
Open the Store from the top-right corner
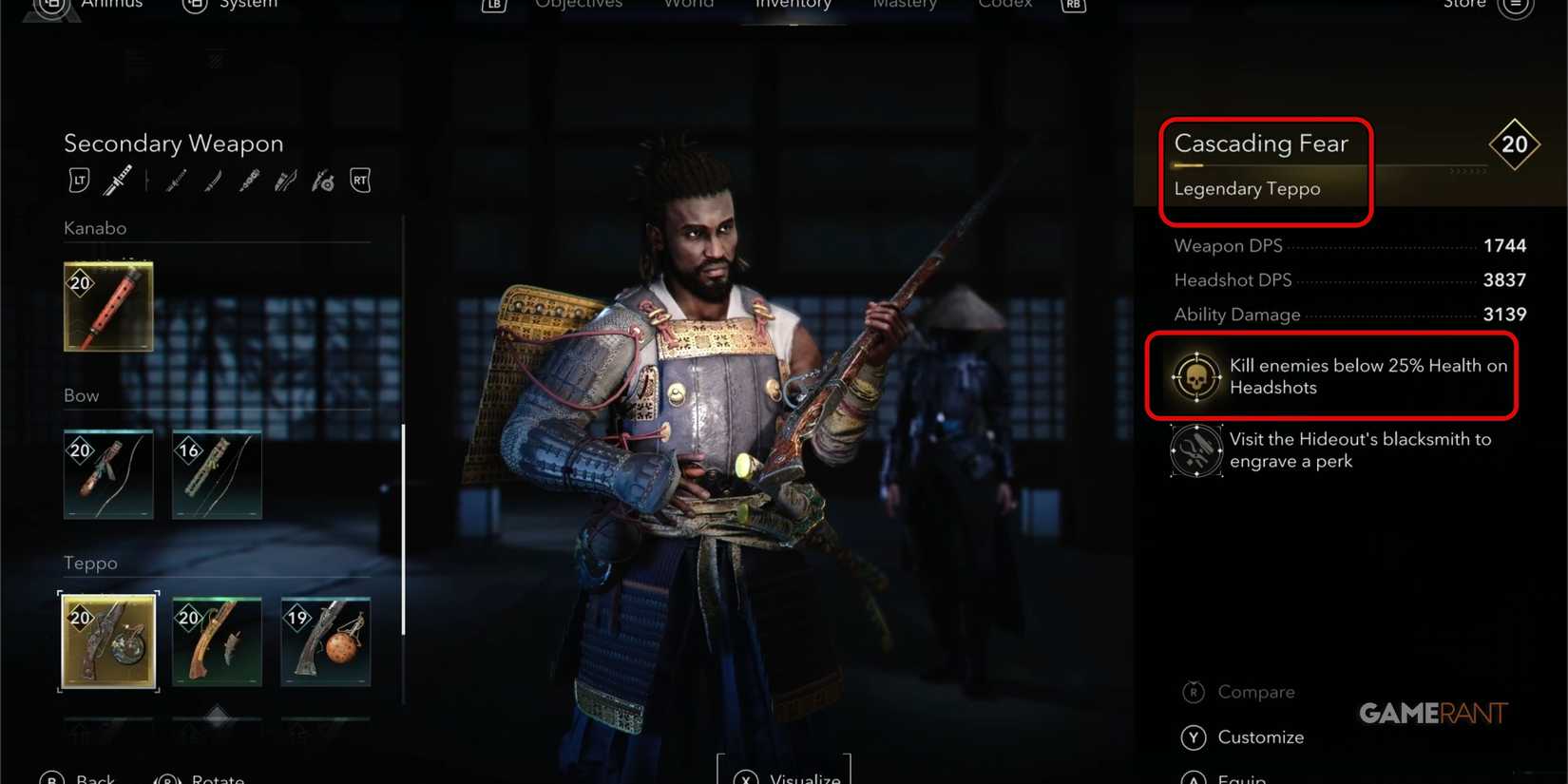pos(1464,7)
